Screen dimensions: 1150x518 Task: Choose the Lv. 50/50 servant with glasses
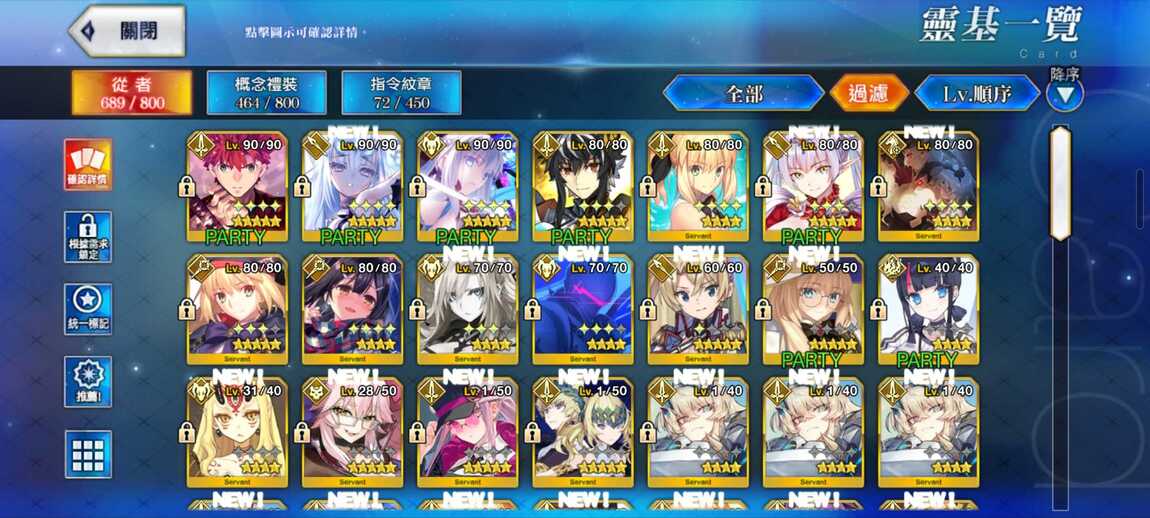pyautogui.click(x=813, y=309)
